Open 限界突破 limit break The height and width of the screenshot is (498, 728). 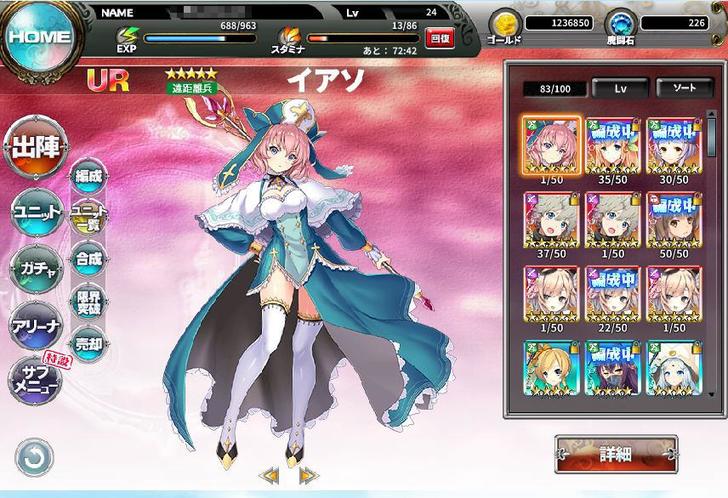coord(89,301)
